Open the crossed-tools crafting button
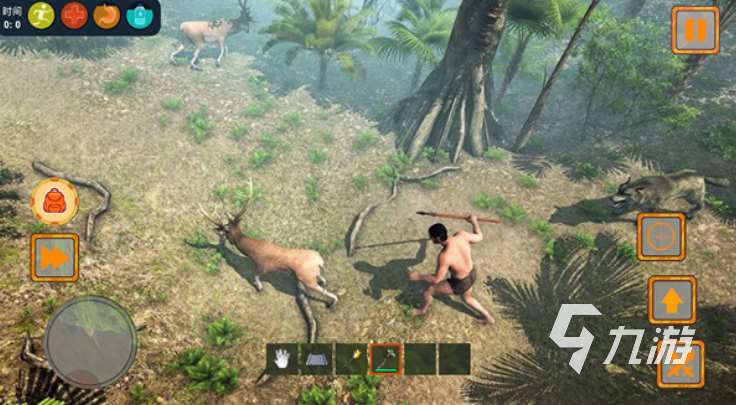The width and height of the screenshot is (736, 405). coord(681,363)
